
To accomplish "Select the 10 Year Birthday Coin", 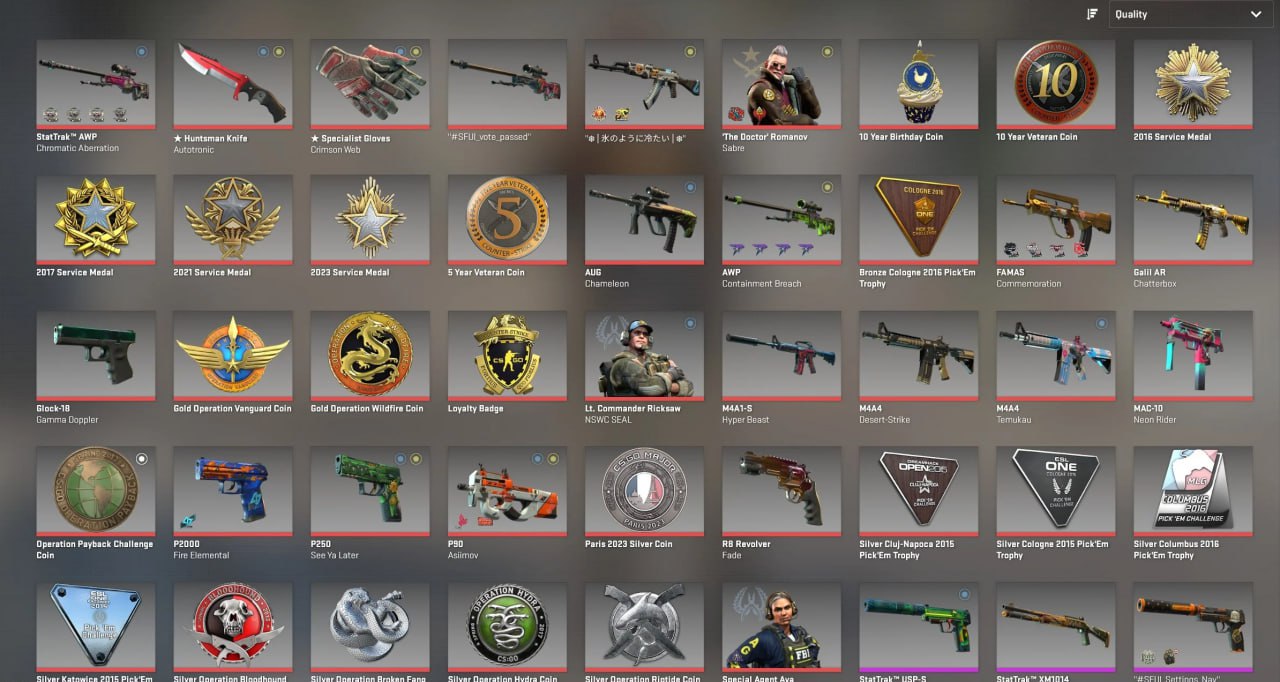I will (918, 83).
